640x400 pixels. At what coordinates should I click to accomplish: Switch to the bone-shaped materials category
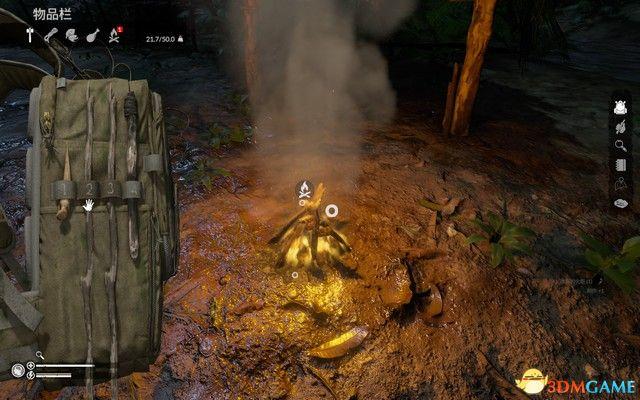point(51,35)
